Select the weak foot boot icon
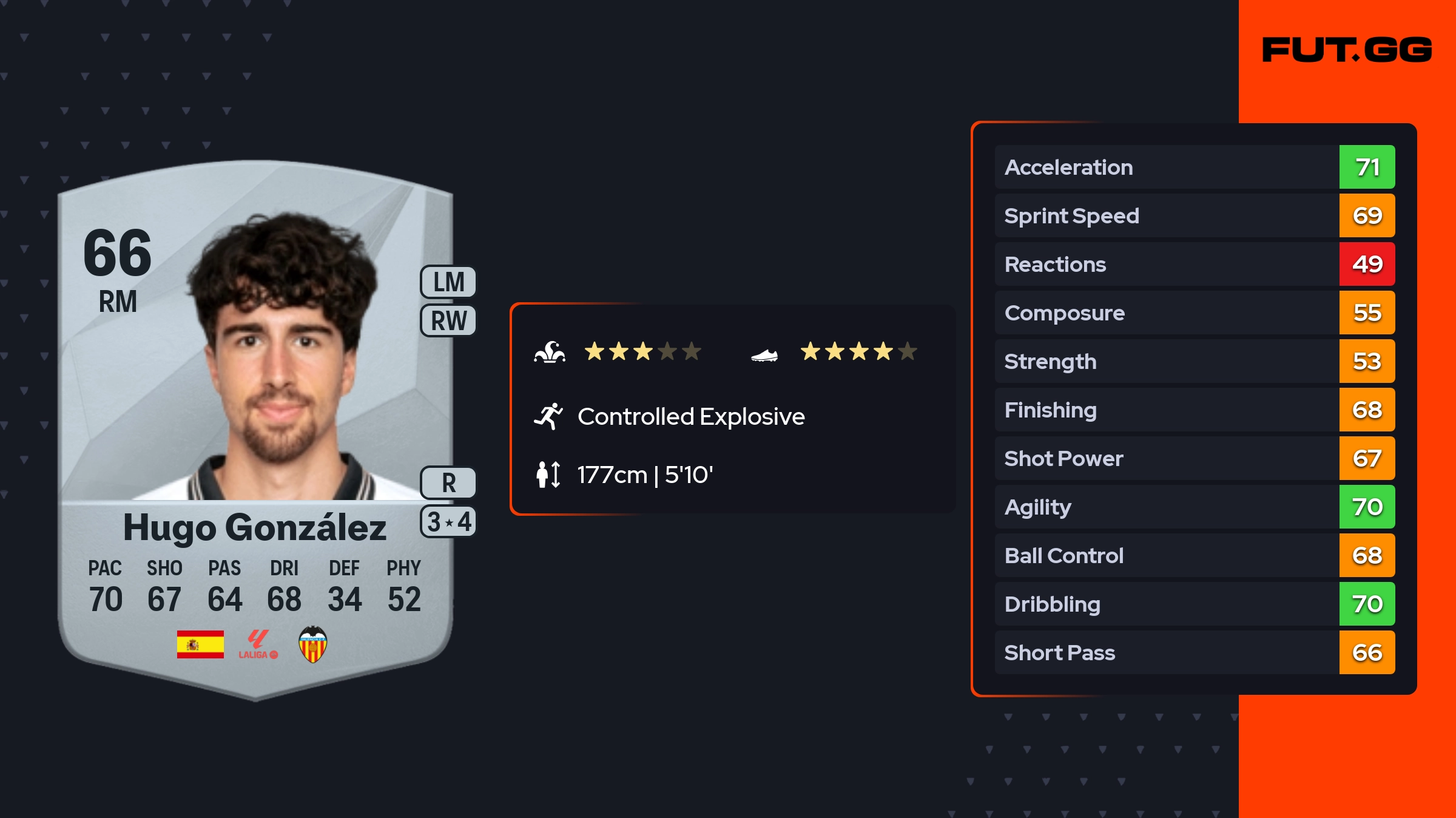This screenshot has width=1456, height=818. click(764, 354)
